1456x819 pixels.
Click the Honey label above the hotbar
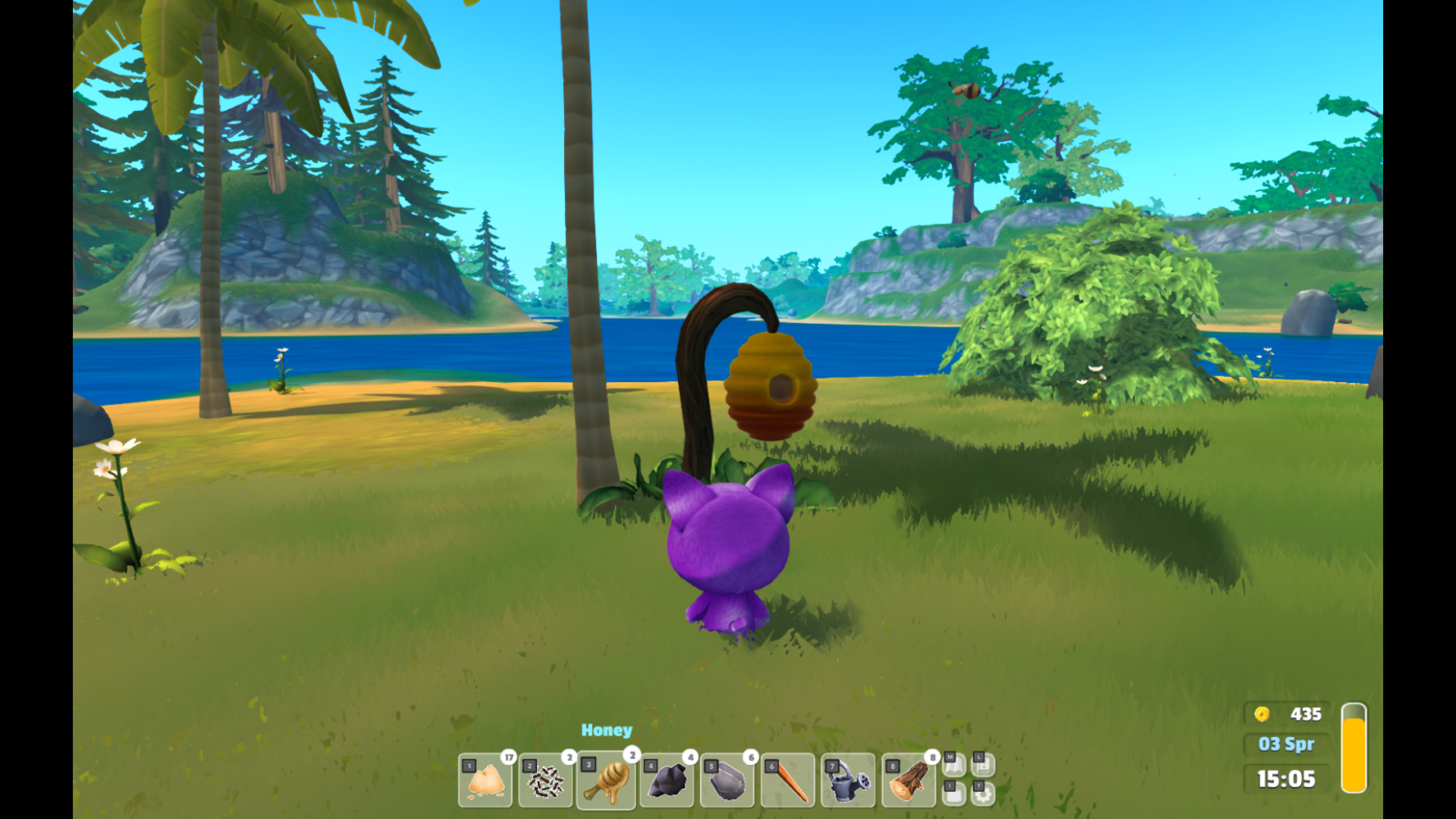click(x=607, y=729)
